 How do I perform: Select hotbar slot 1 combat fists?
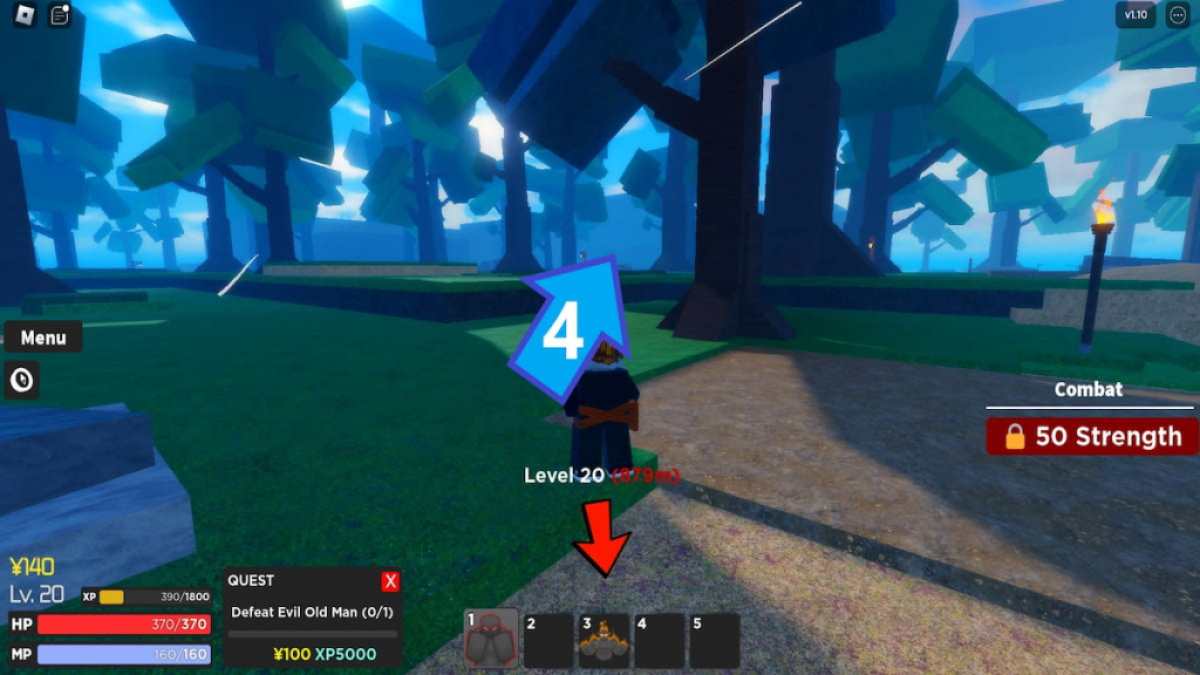(x=492, y=639)
